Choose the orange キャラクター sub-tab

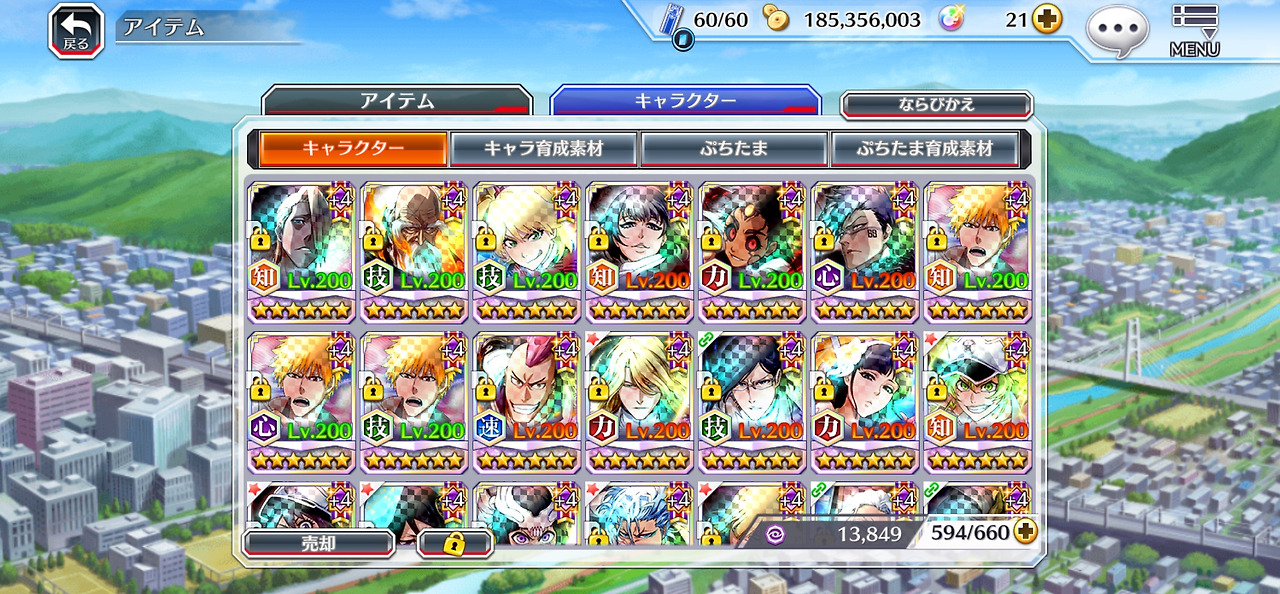353,148
